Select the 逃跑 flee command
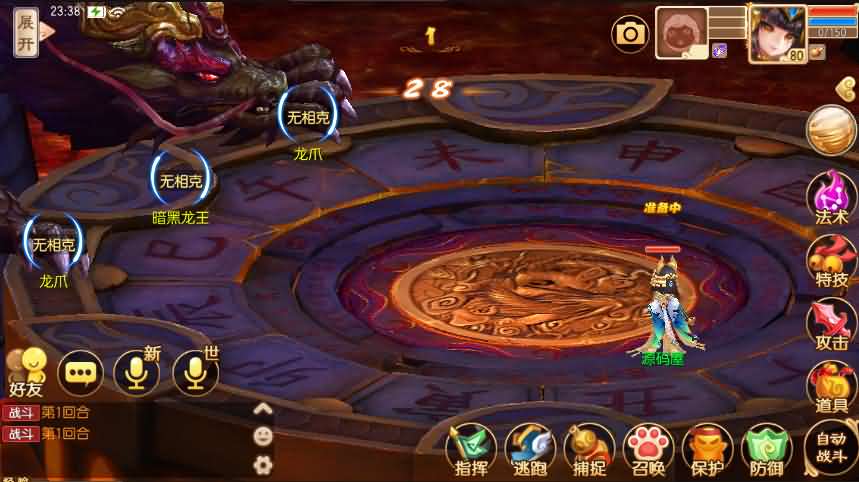Screen dimensions: 859x482 529,448
